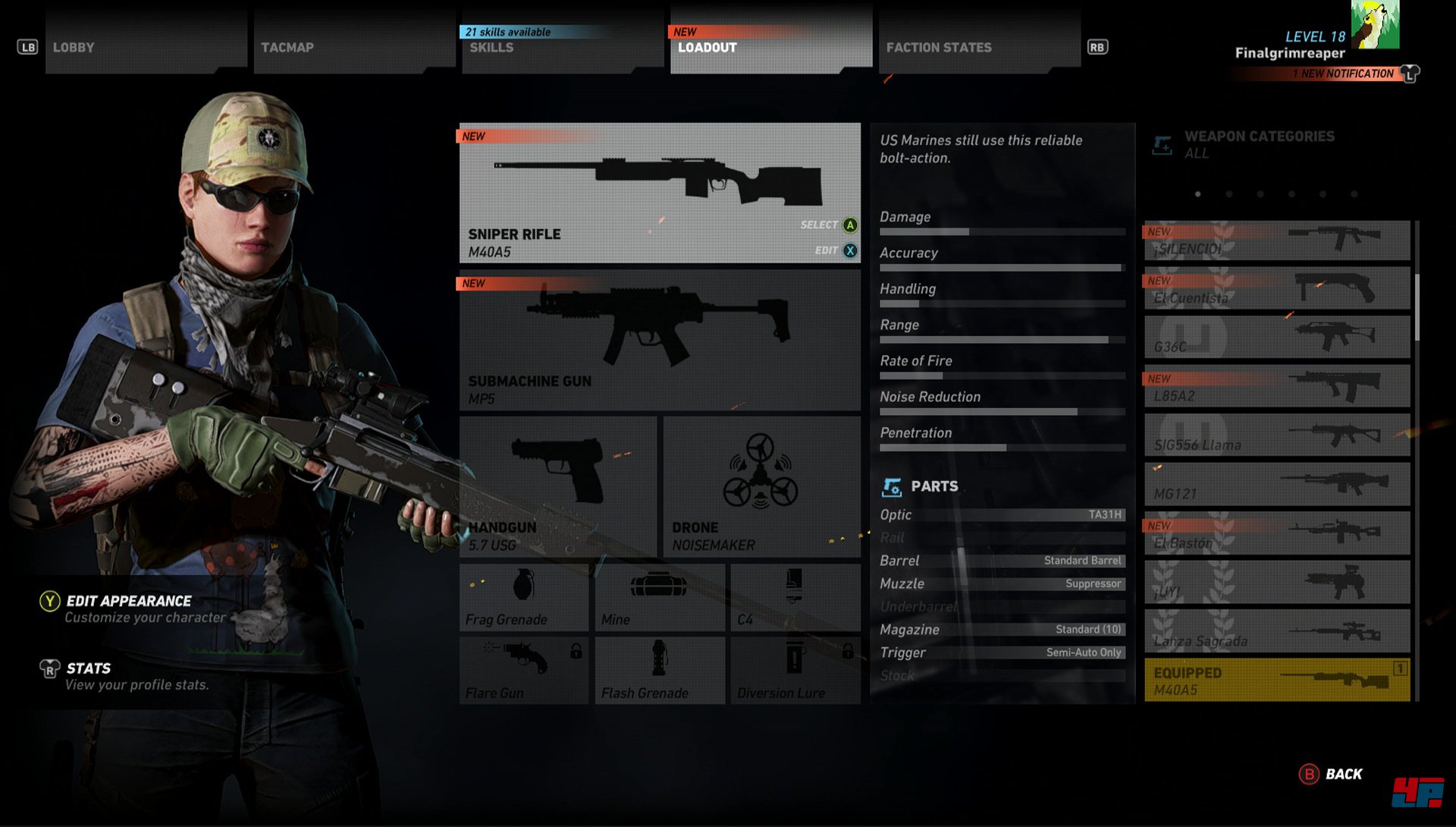This screenshot has height=827, width=1456.
Task: Choose the C4 item slot
Action: click(x=795, y=598)
